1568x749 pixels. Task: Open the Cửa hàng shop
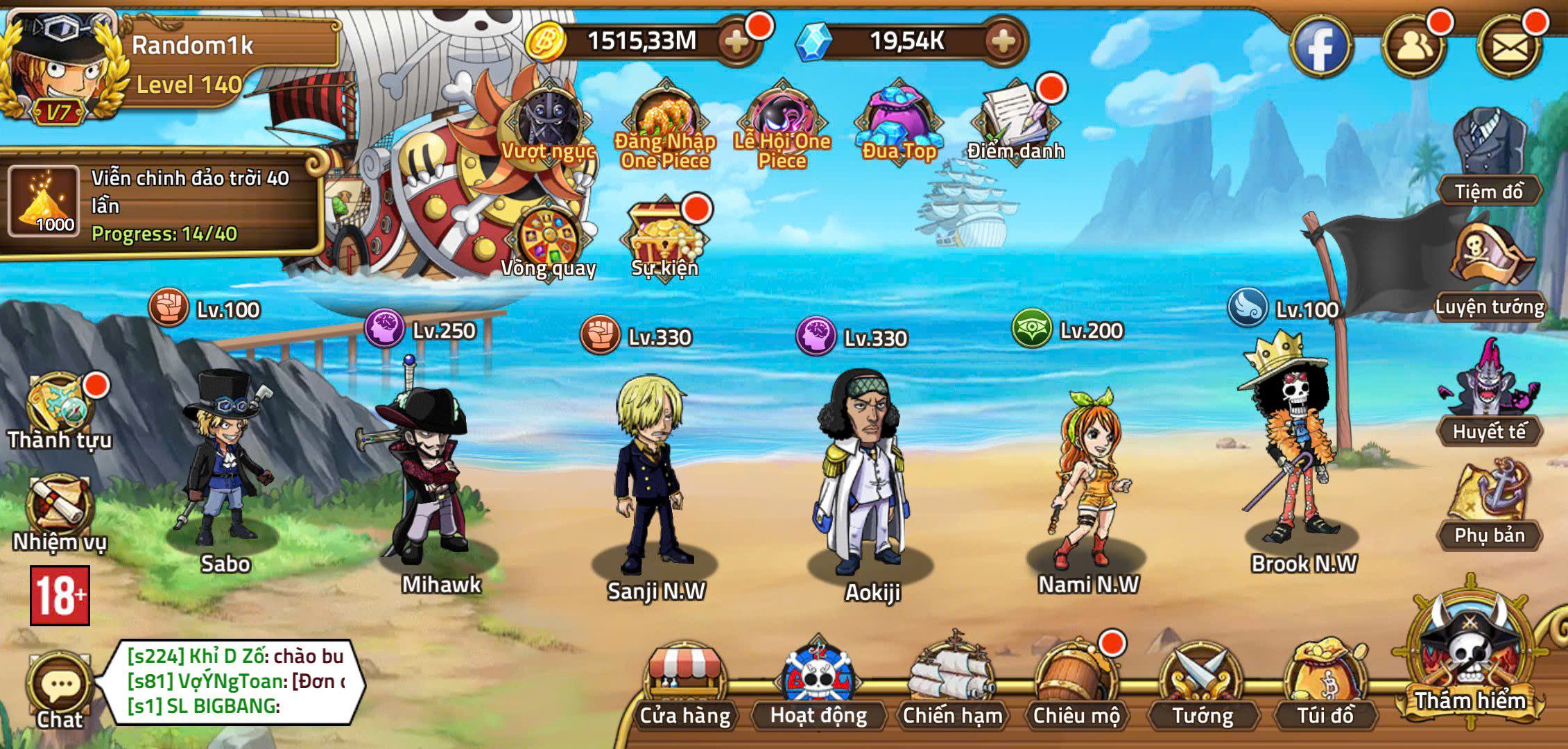pyautogui.click(x=684, y=688)
